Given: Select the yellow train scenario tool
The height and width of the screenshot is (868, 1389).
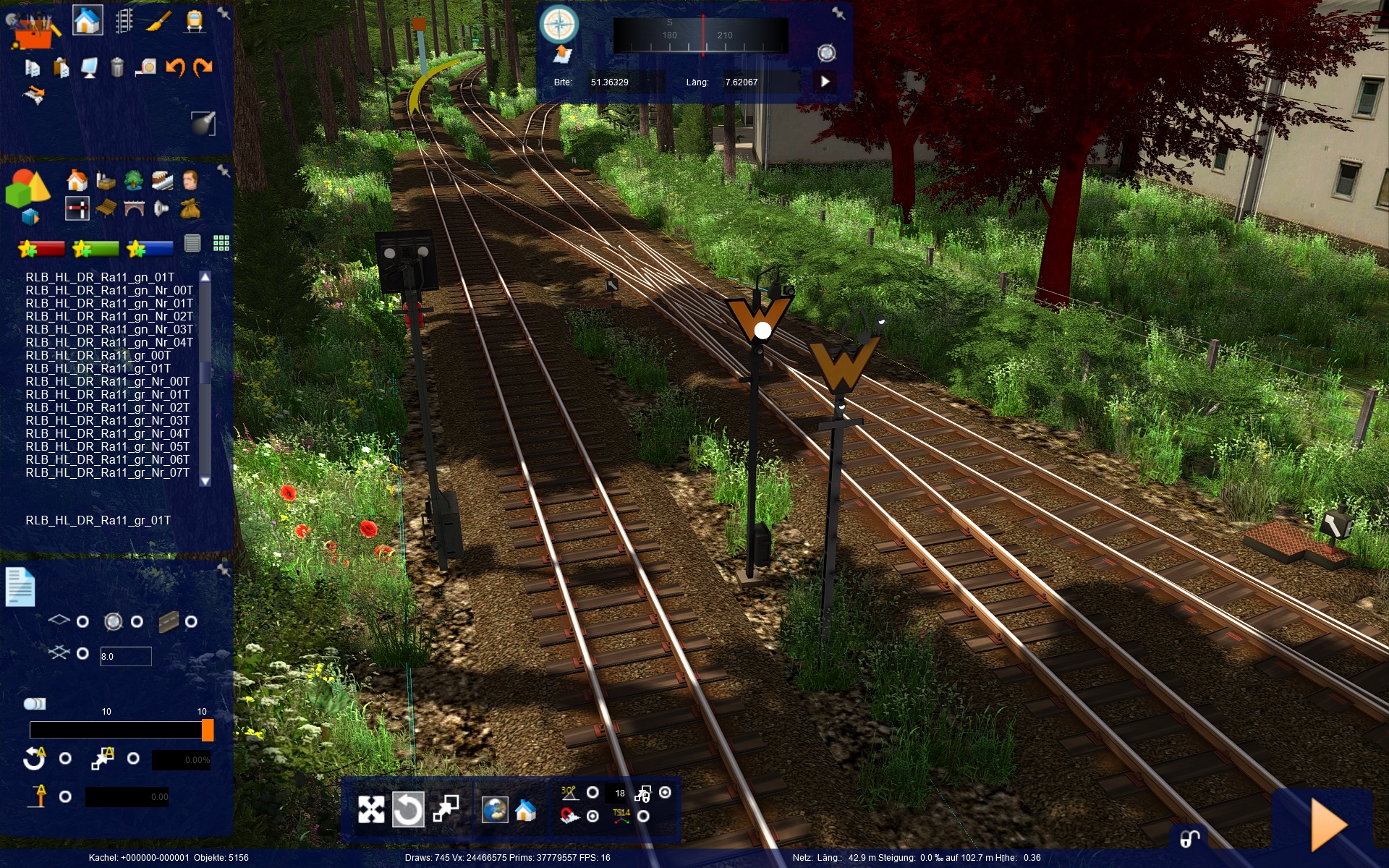Looking at the screenshot, I should [x=193, y=21].
